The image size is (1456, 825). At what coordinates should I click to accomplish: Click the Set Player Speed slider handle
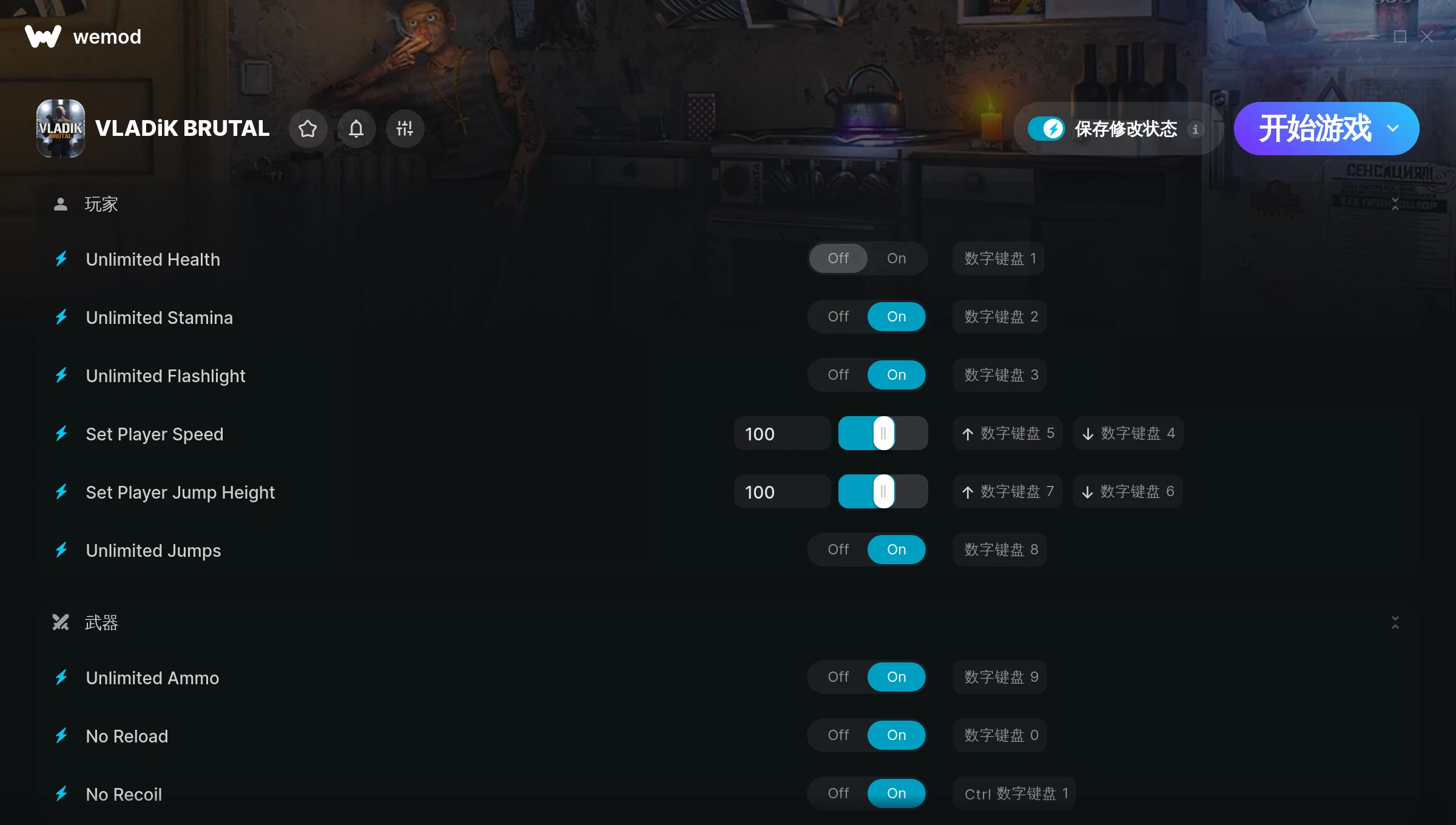tap(883, 433)
